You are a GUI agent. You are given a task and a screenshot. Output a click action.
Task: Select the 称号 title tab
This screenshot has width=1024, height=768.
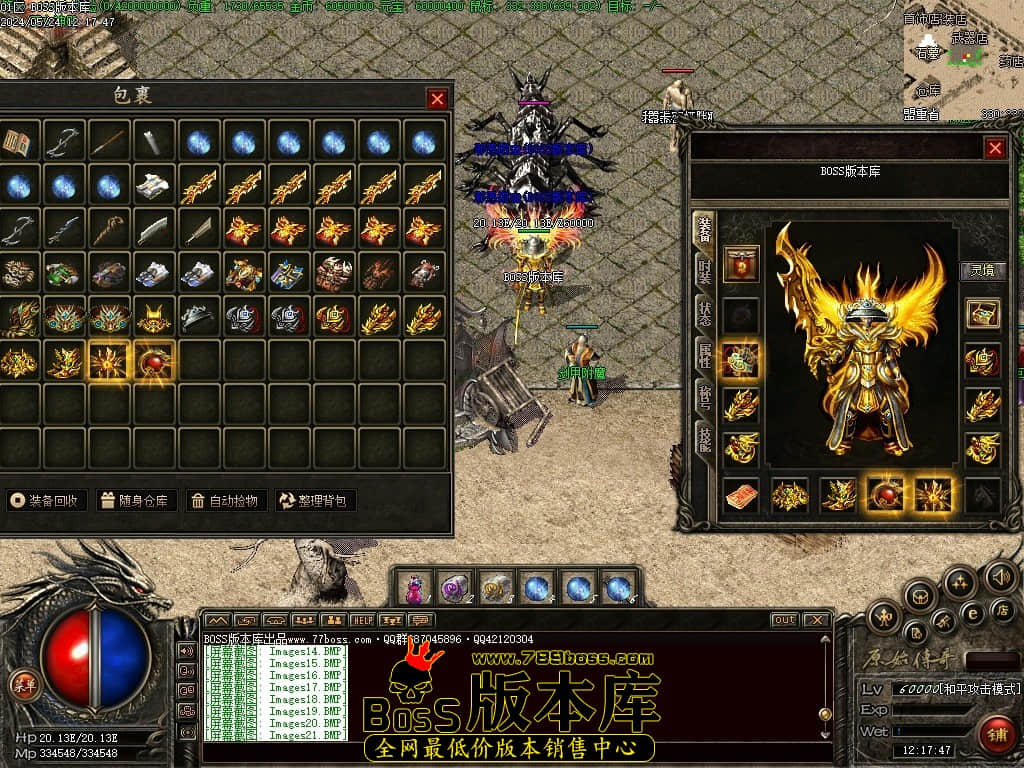(705, 398)
